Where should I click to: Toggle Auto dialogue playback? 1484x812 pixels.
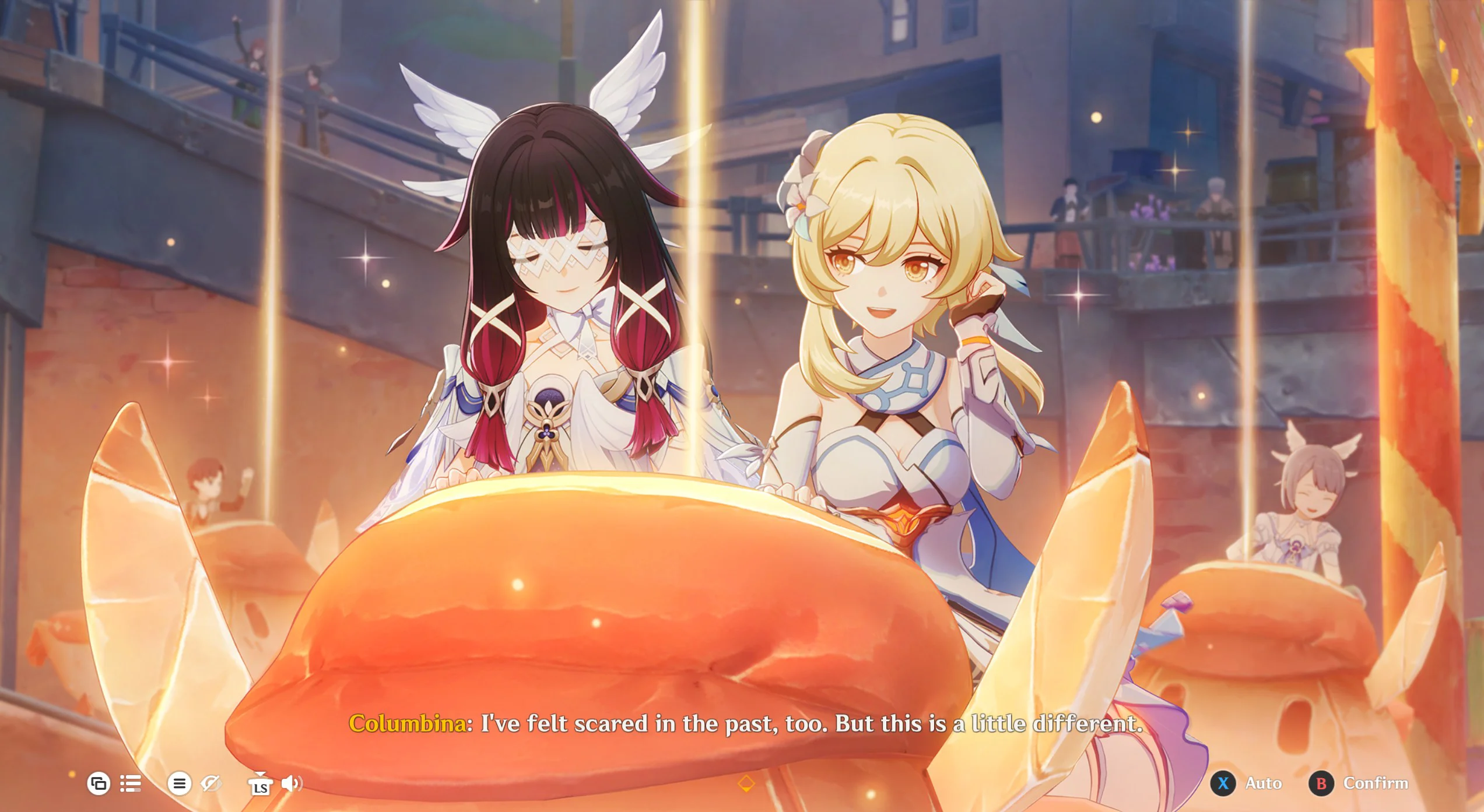coord(1248,783)
